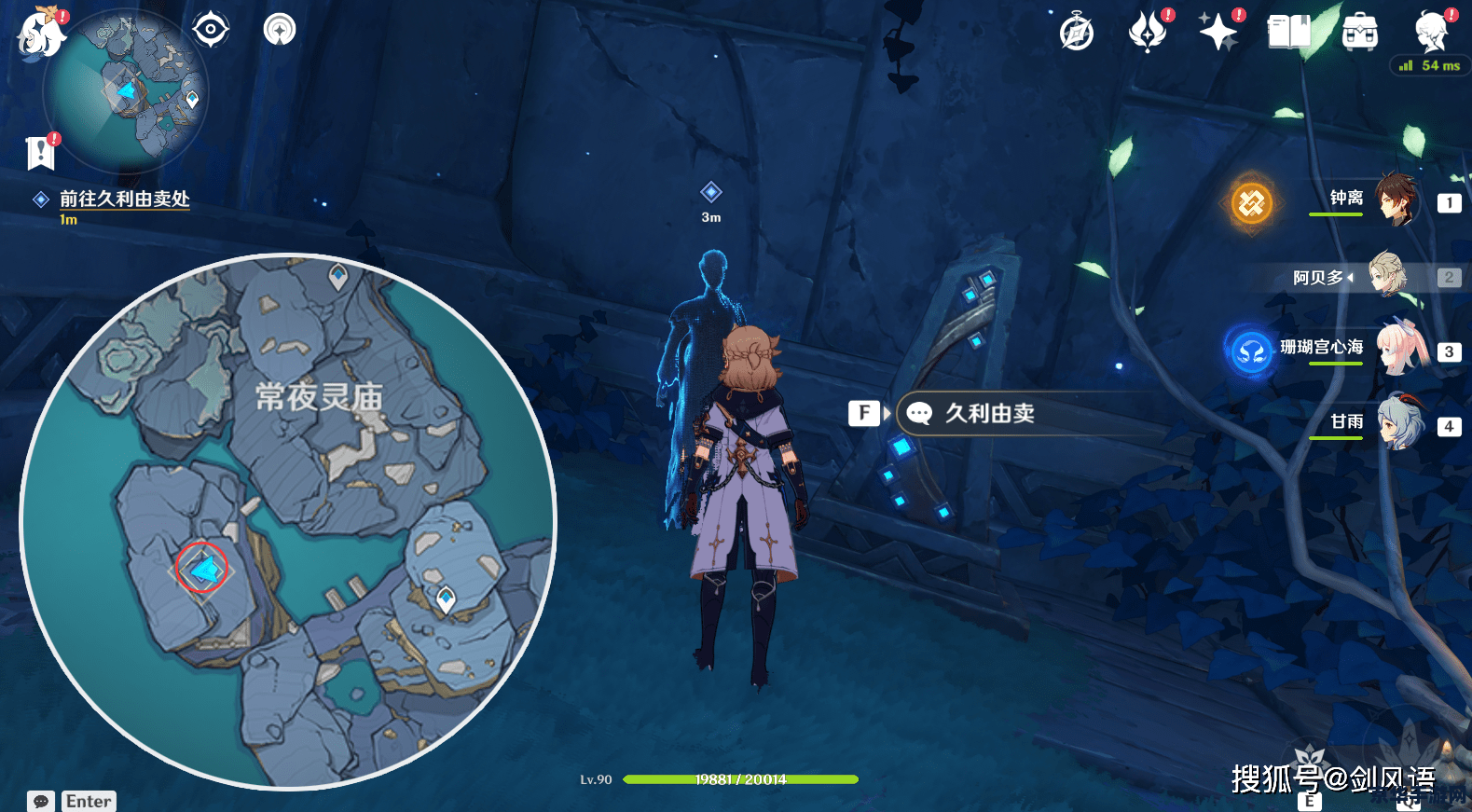Talk to 久利由卖 dialogue prompt
The image size is (1472, 812).
point(988,413)
